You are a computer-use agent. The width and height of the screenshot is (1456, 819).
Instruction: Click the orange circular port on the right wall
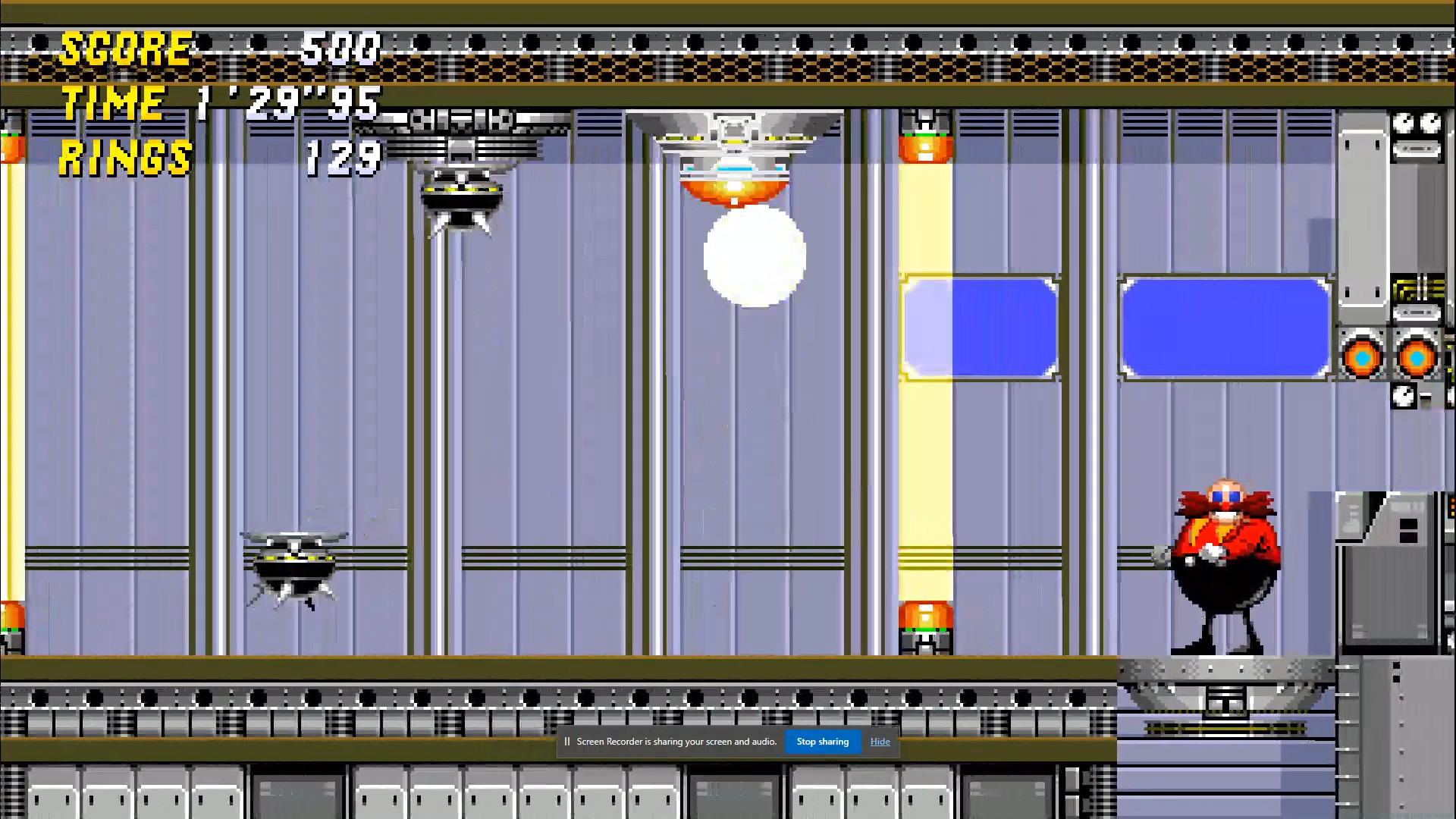1363,356
